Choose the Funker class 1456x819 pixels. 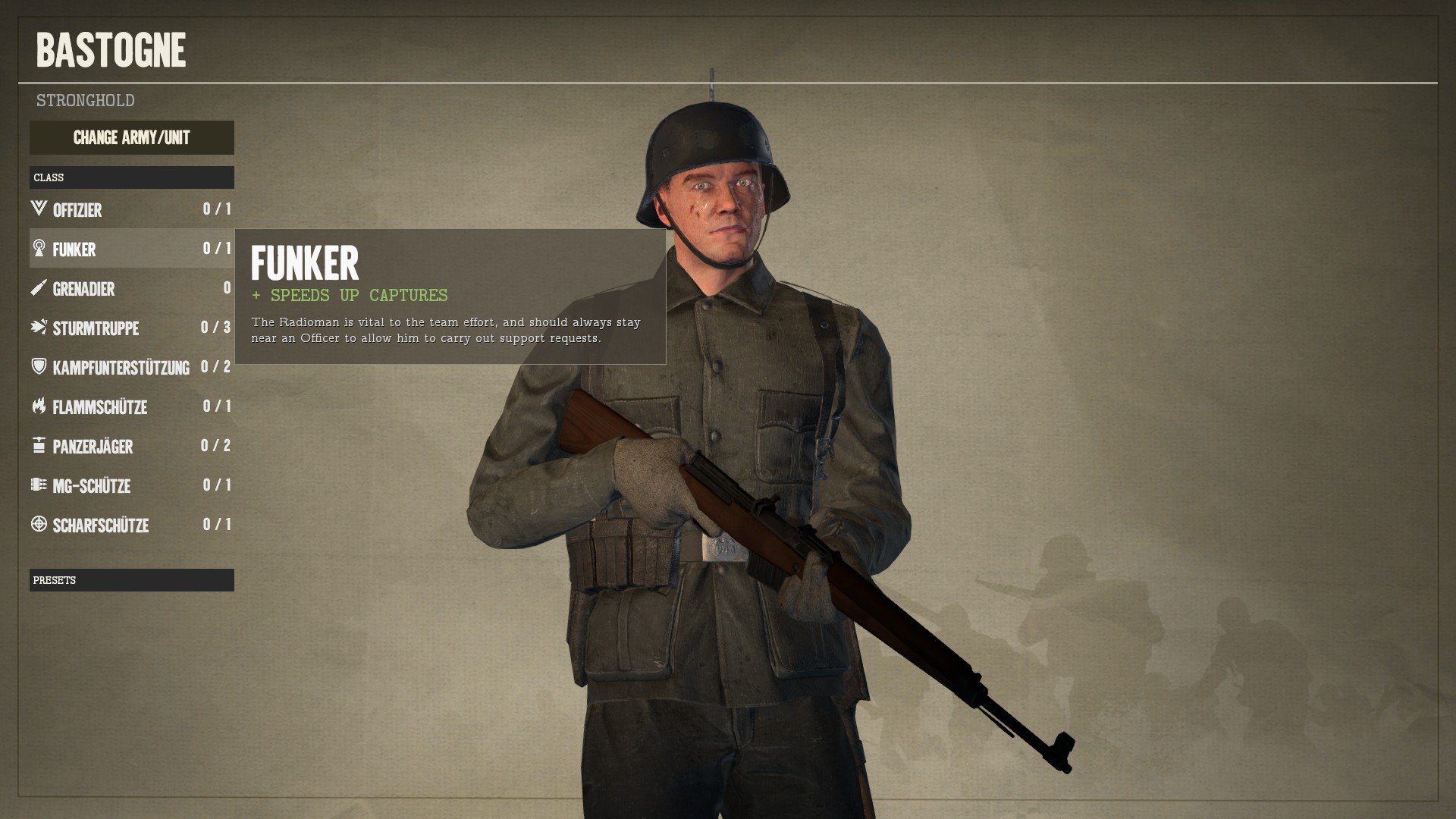131,249
